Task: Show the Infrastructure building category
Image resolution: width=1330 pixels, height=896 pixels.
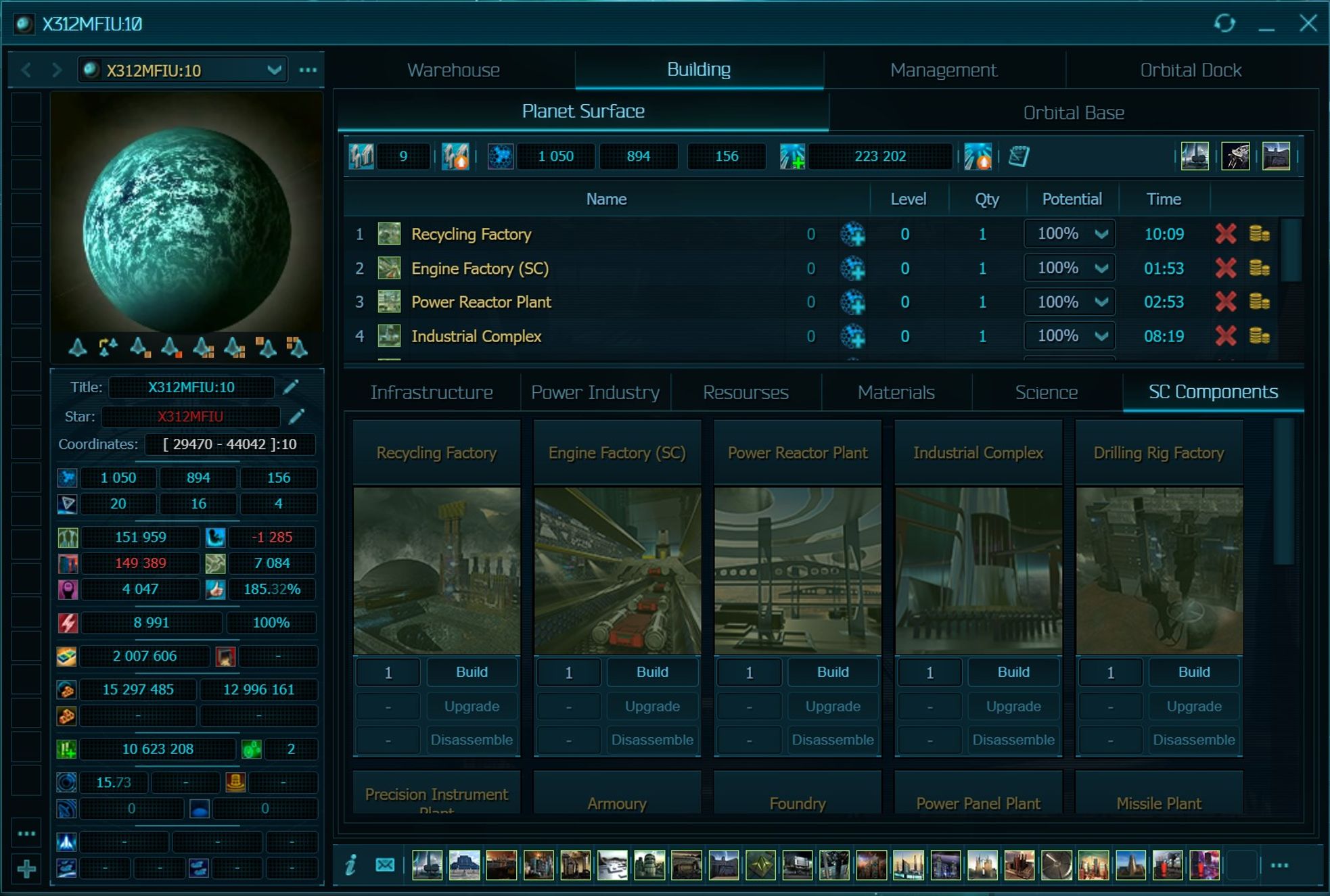Action: pyautogui.click(x=432, y=392)
